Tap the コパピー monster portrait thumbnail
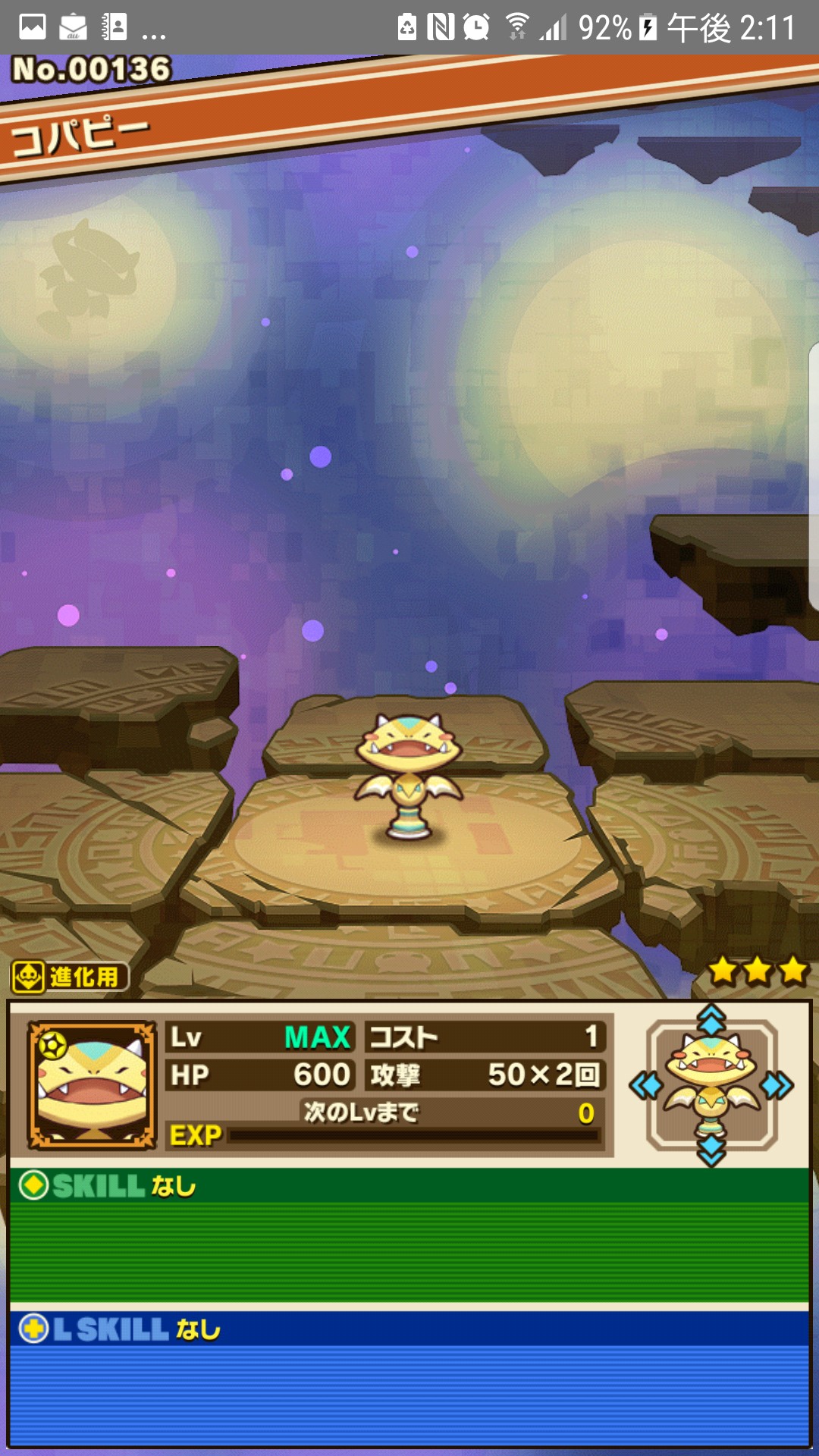Image resolution: width=819 pixels, height=1456 pixels. [x=92, y=1084]
